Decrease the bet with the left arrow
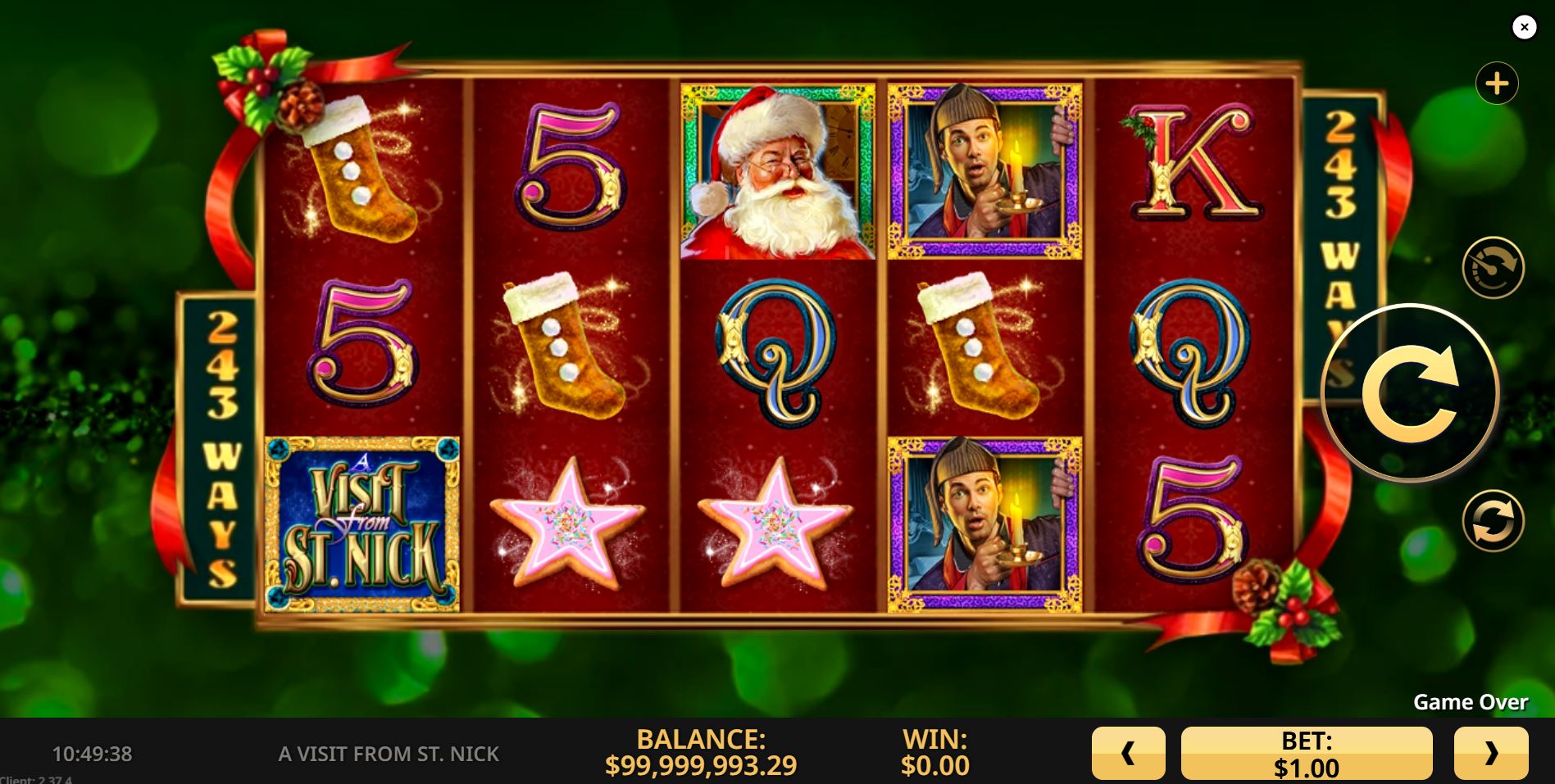 [x=1128, y=753]
